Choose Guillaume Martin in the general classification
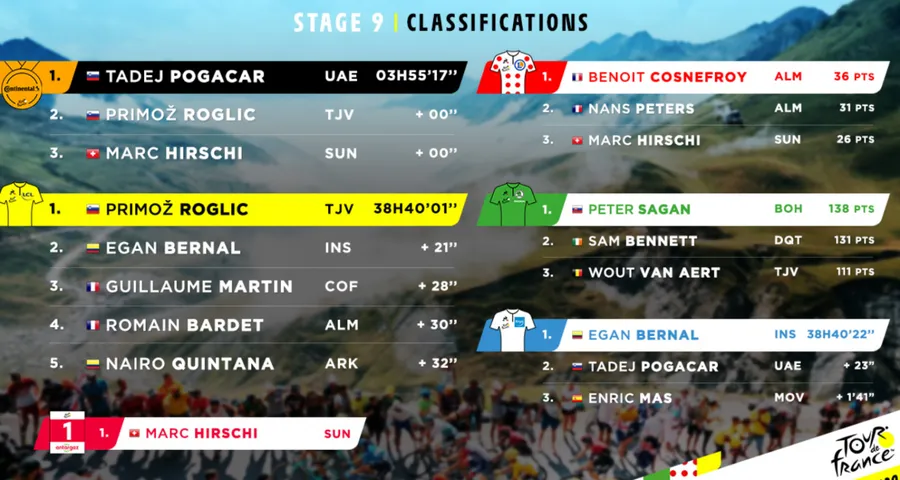Screen dimensions: 900x480 (x=270, y=287)
